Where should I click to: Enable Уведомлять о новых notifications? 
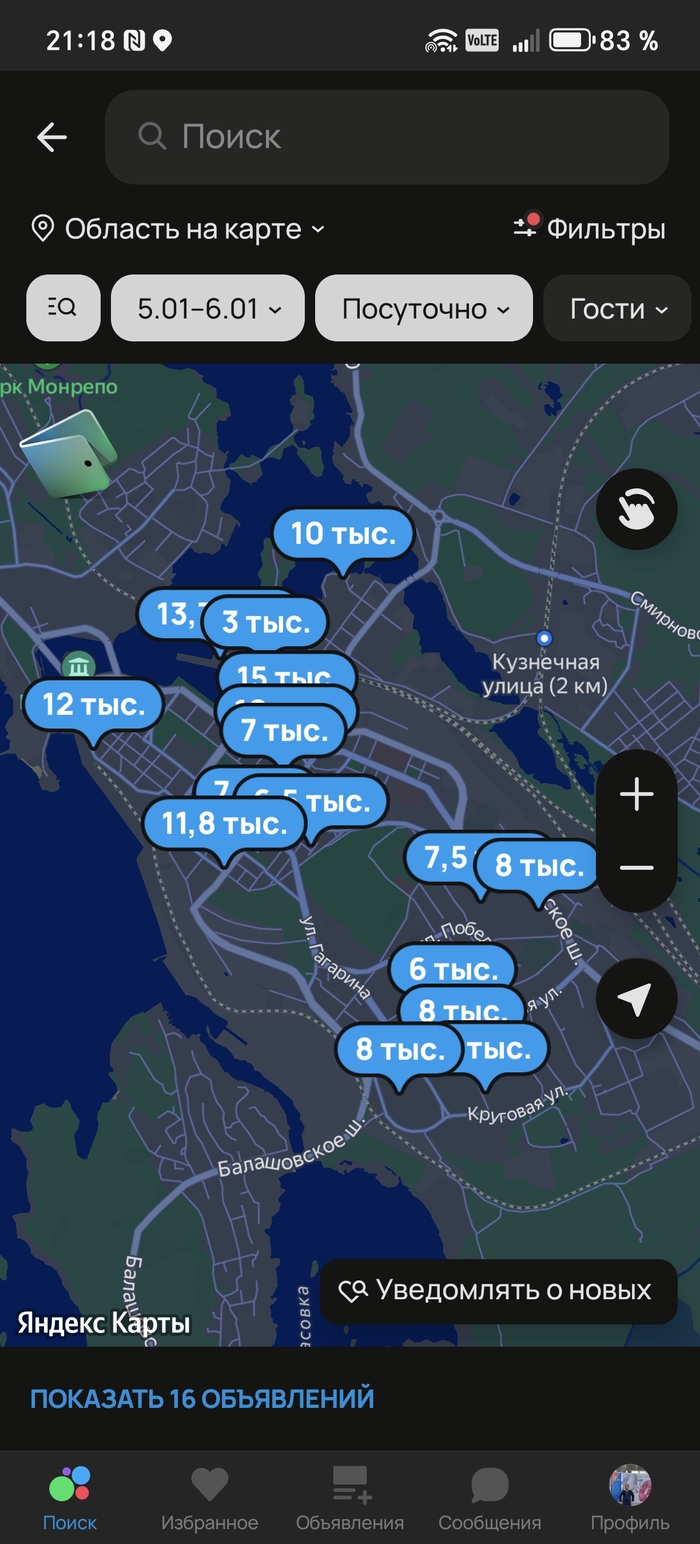[497, 1291]
